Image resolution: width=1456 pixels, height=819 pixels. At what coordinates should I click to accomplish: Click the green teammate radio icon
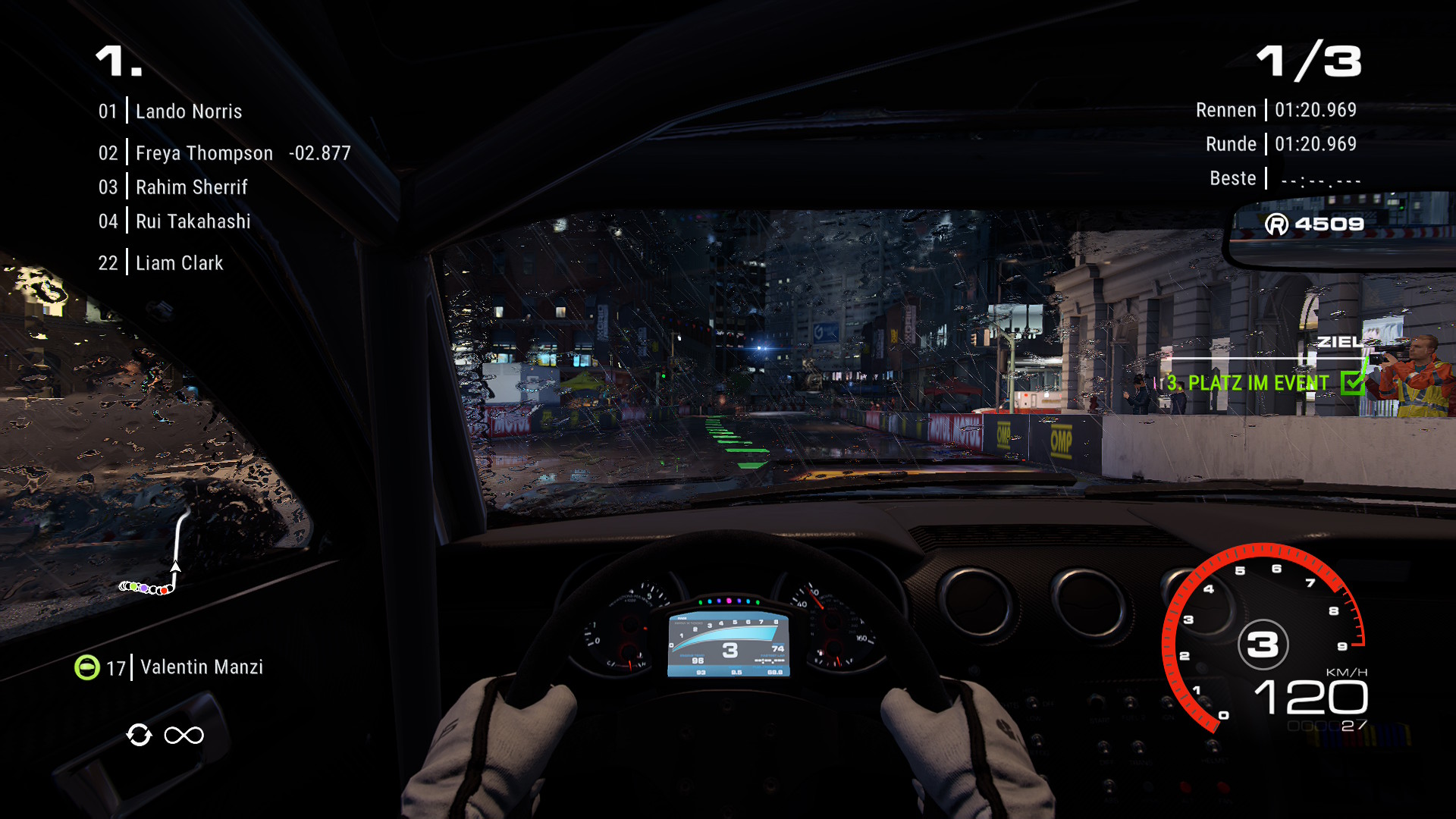point(87,667)
